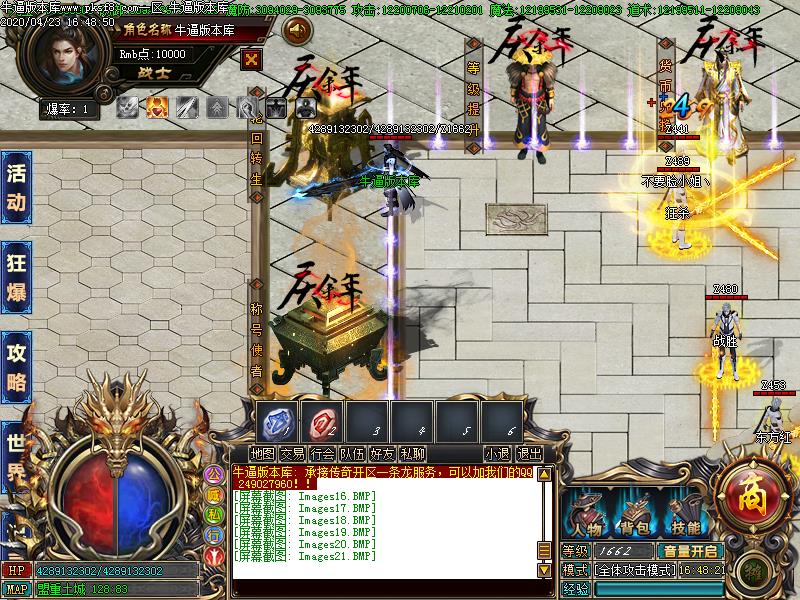
Task: Open the 队伍 team button
Action: [x=353, y=454]
